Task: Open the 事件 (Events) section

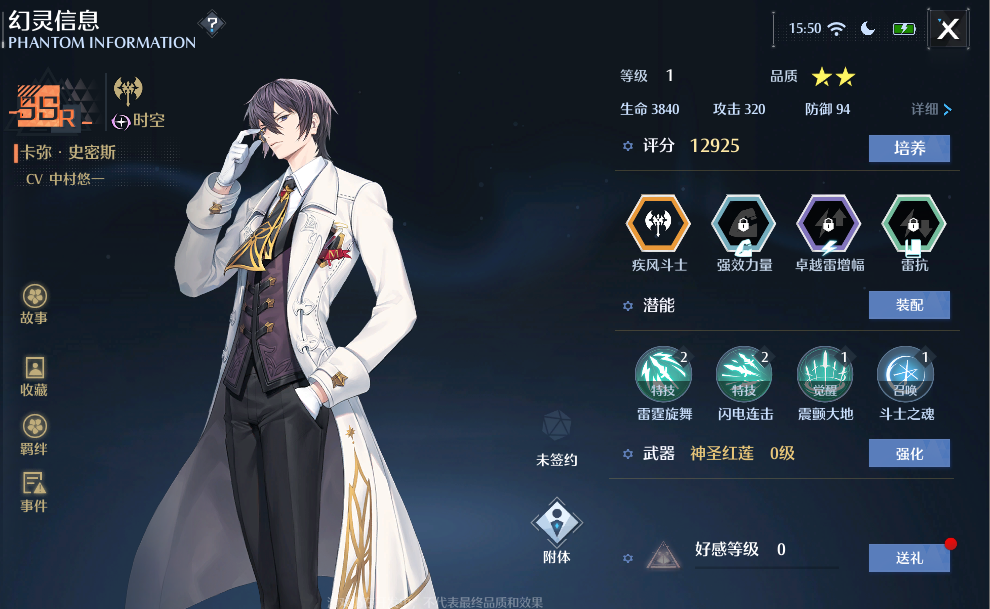Action: pos(34,491)
